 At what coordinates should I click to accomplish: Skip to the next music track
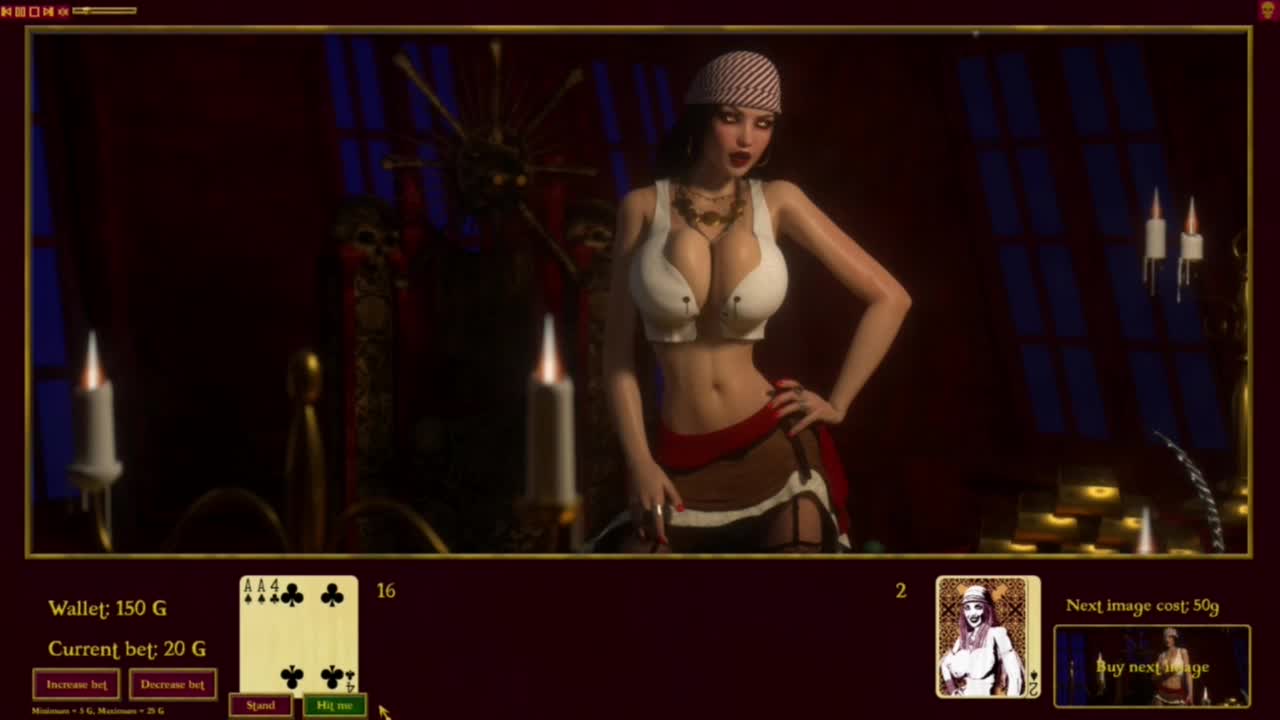(x=48, y=11)
